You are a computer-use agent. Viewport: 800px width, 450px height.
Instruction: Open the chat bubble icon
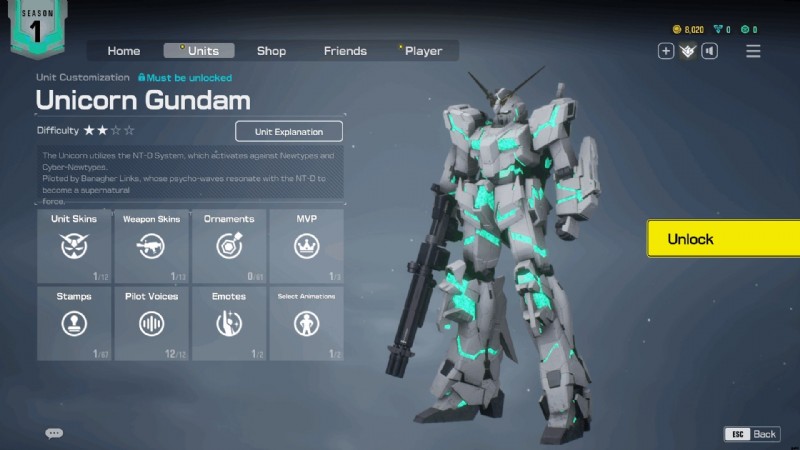(54, 433)
